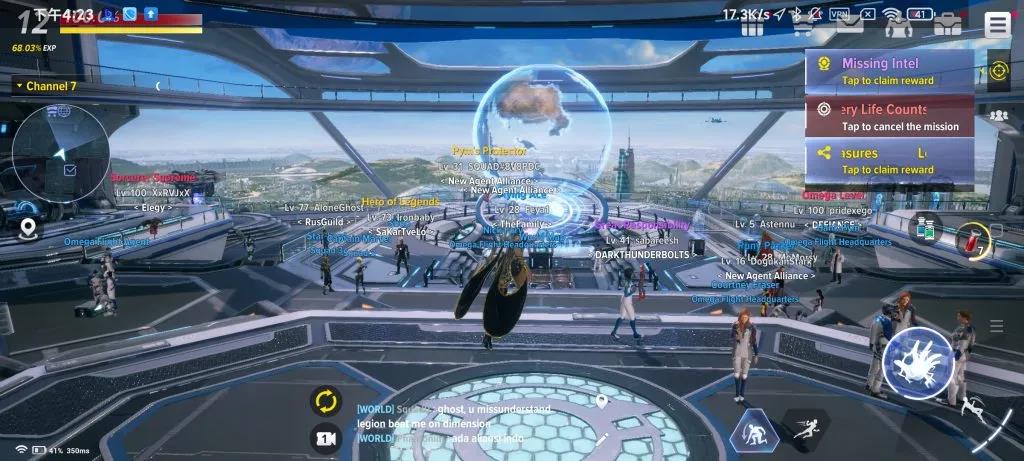
Task: Open the gift box icon in the top bar
Action: 753,26
